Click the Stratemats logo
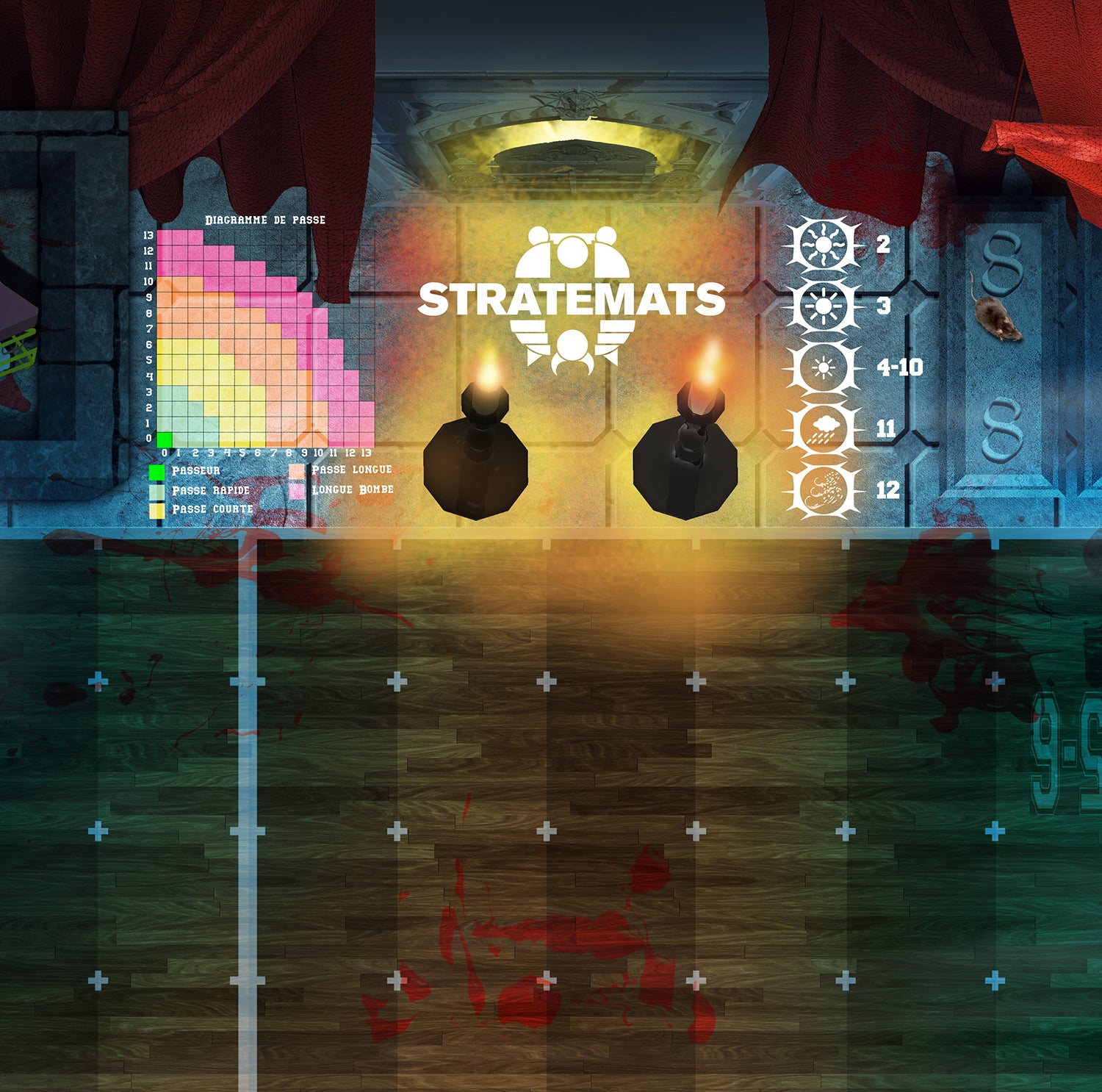The image size is (1102, 1092). 572,299
